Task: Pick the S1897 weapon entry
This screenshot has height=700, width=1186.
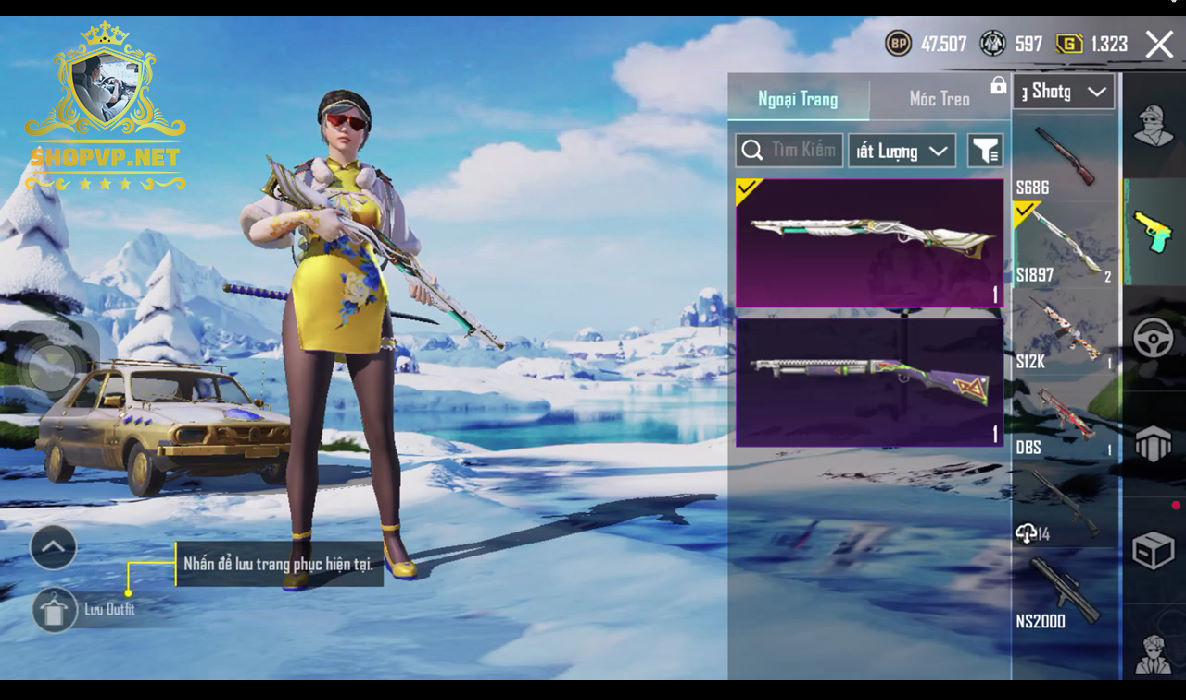Action: tap(1064, 245)
